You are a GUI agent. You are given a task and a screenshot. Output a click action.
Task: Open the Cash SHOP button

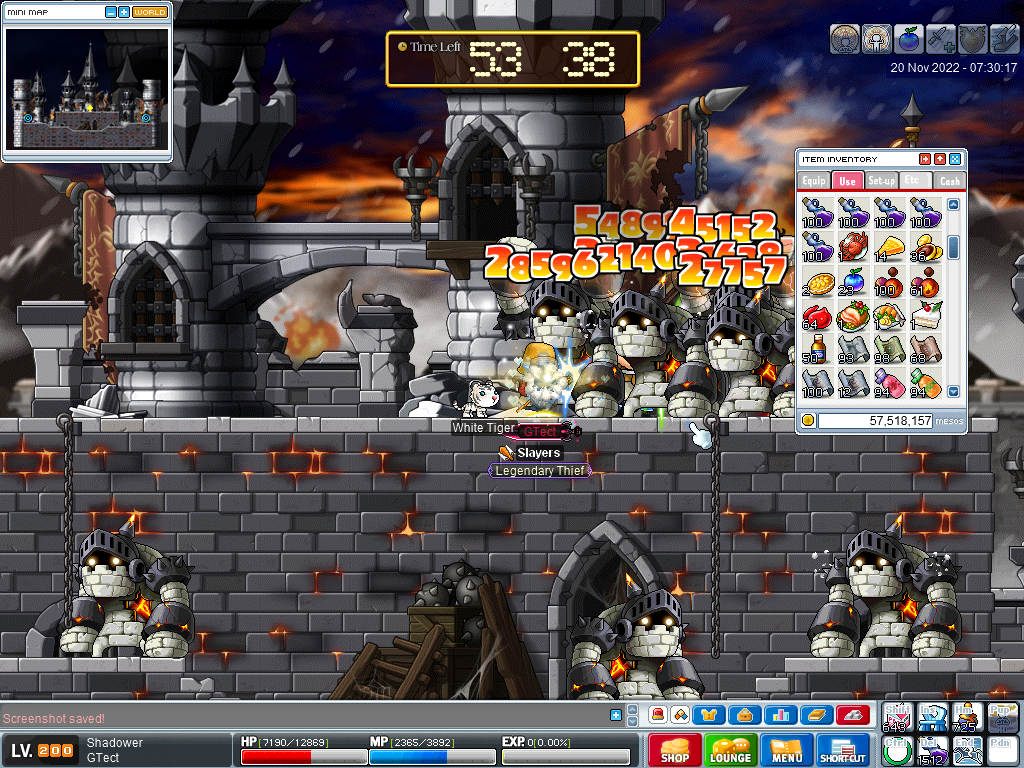pos(674,750)
